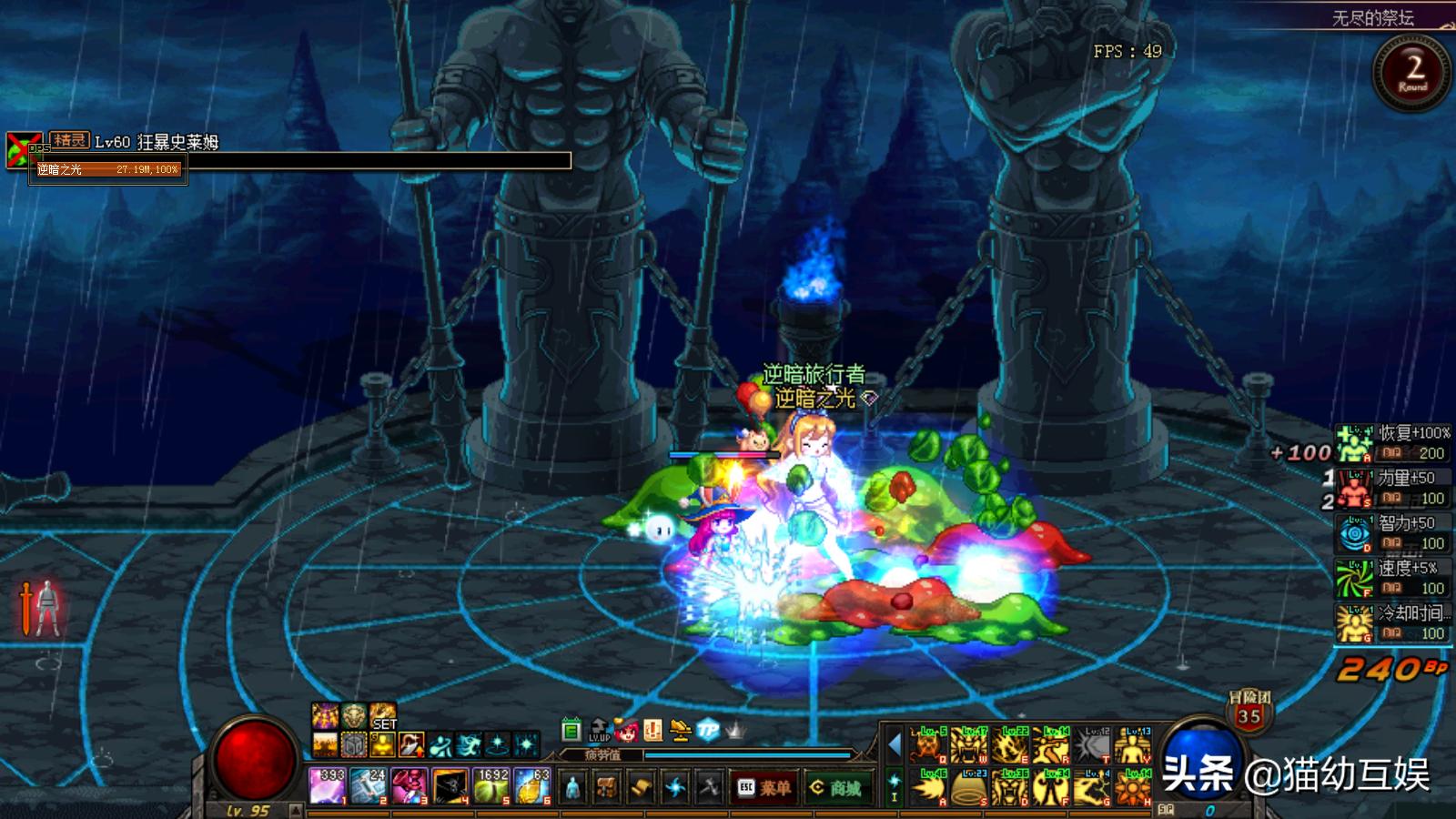Activate the Q hotkey skill icon
Image resolution: width=1456 pixels, height=819 pixels.
pyautogui.click(x=927, y=745)
